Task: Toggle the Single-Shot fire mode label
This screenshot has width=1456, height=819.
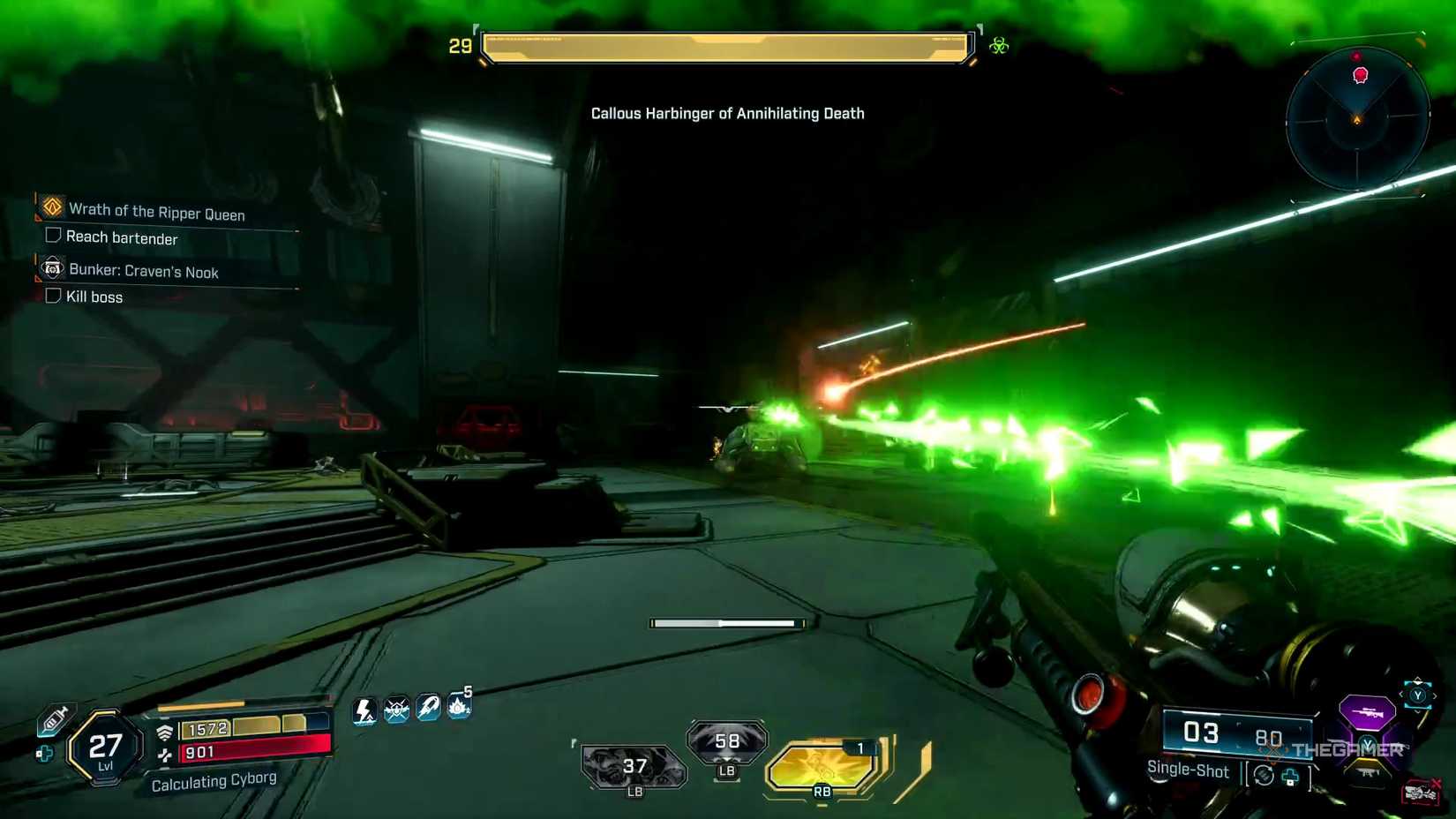Action: pos(1187,770)
